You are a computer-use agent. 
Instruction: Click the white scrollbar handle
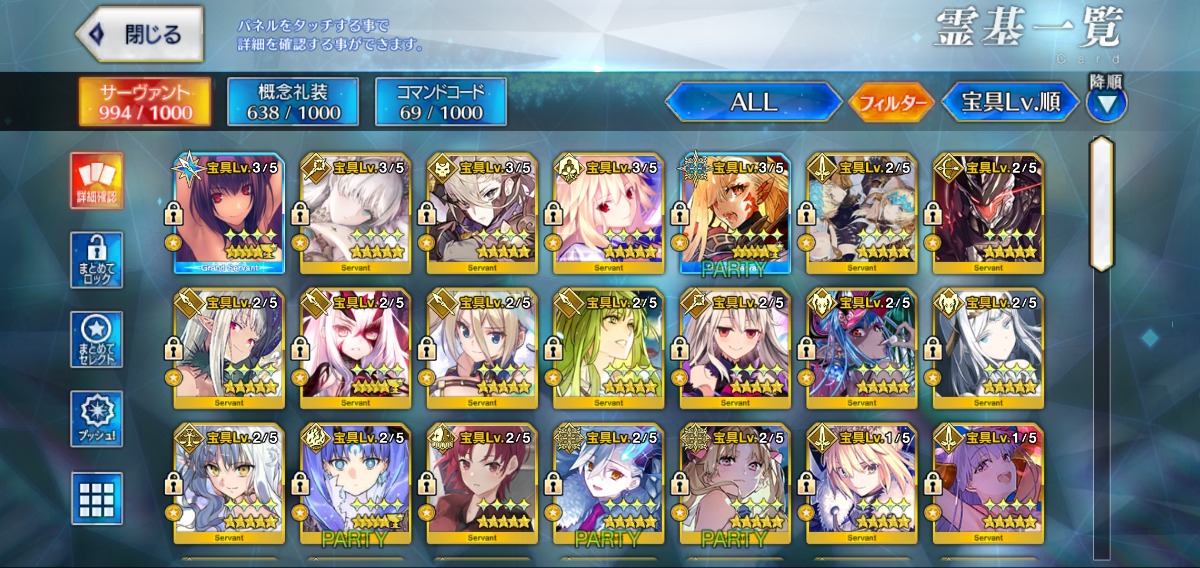coord(1101,203)
